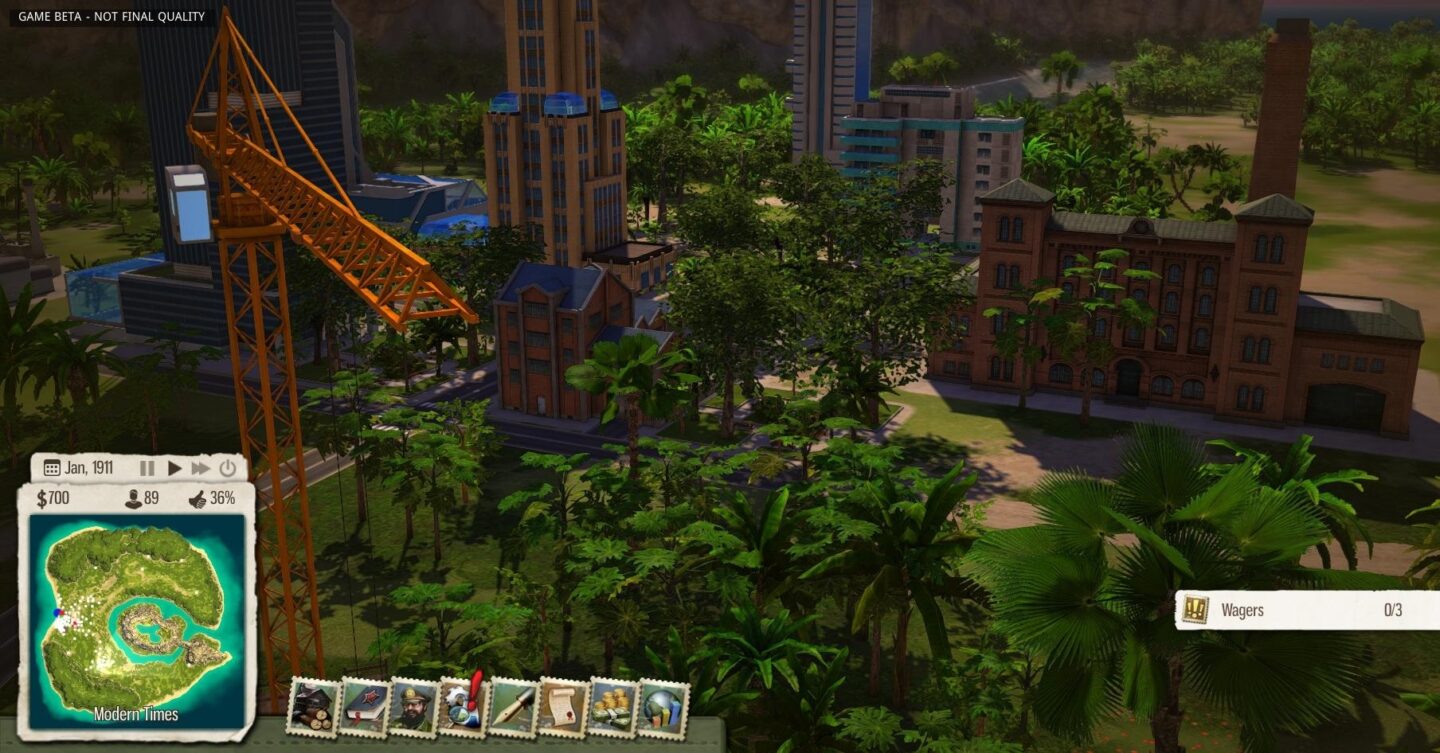Expand the Wagers panel chest icon

[1197, 610]
